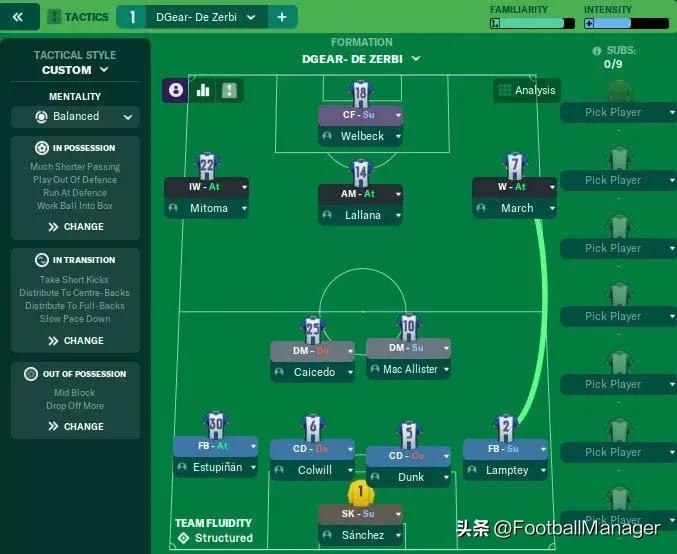Open the formation name dropdown
This screenshot has width=677, height=554.
(x=360, y=59)
